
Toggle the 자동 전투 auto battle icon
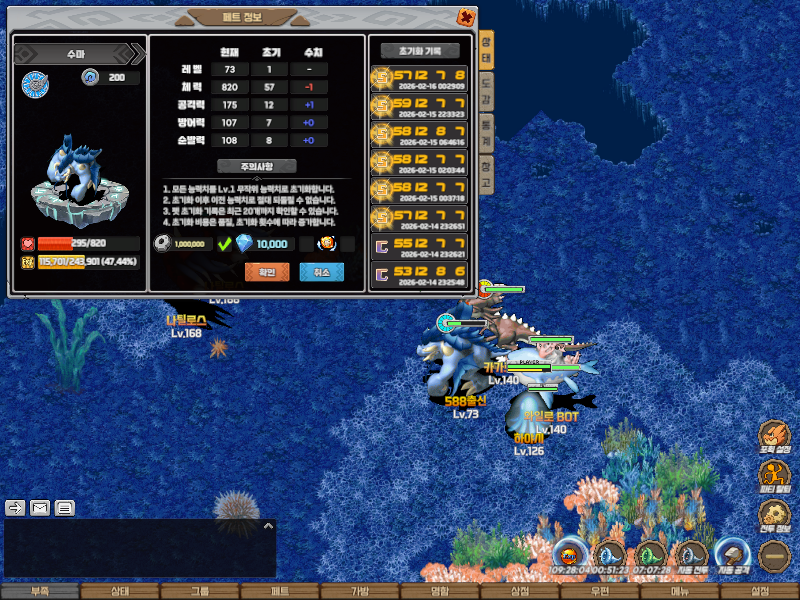point(691,555)
